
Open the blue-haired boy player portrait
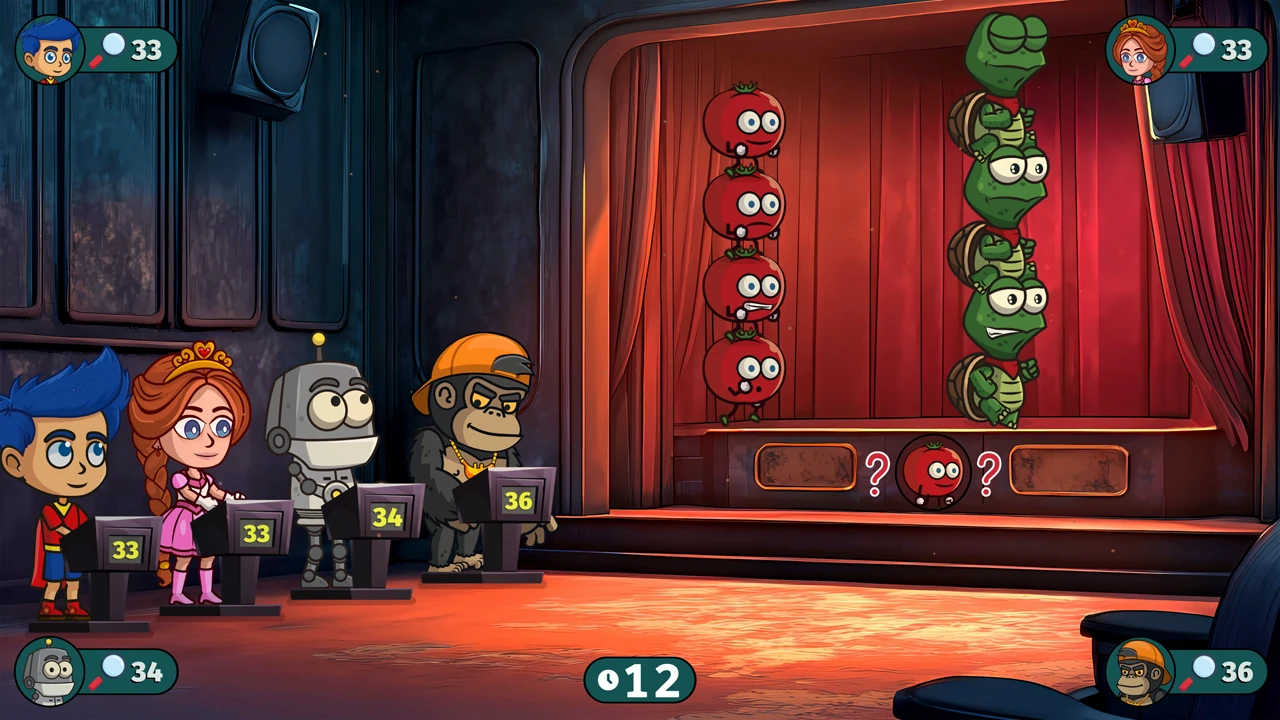[50, 50]
